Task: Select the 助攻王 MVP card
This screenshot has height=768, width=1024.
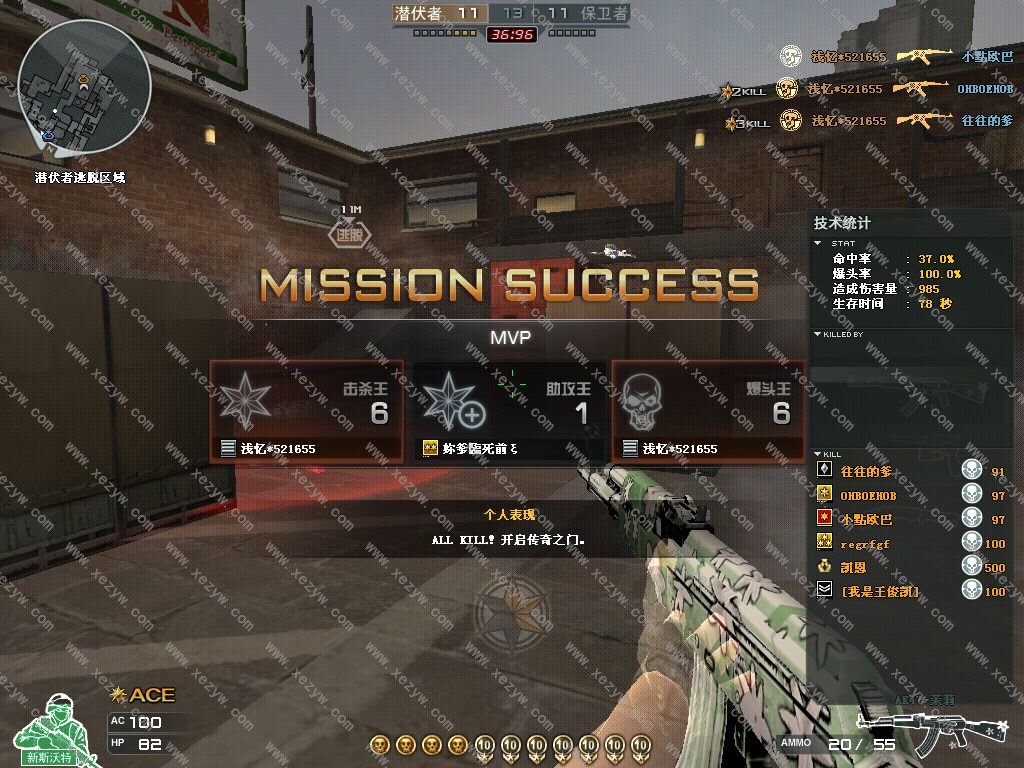Action: [508, 410]
